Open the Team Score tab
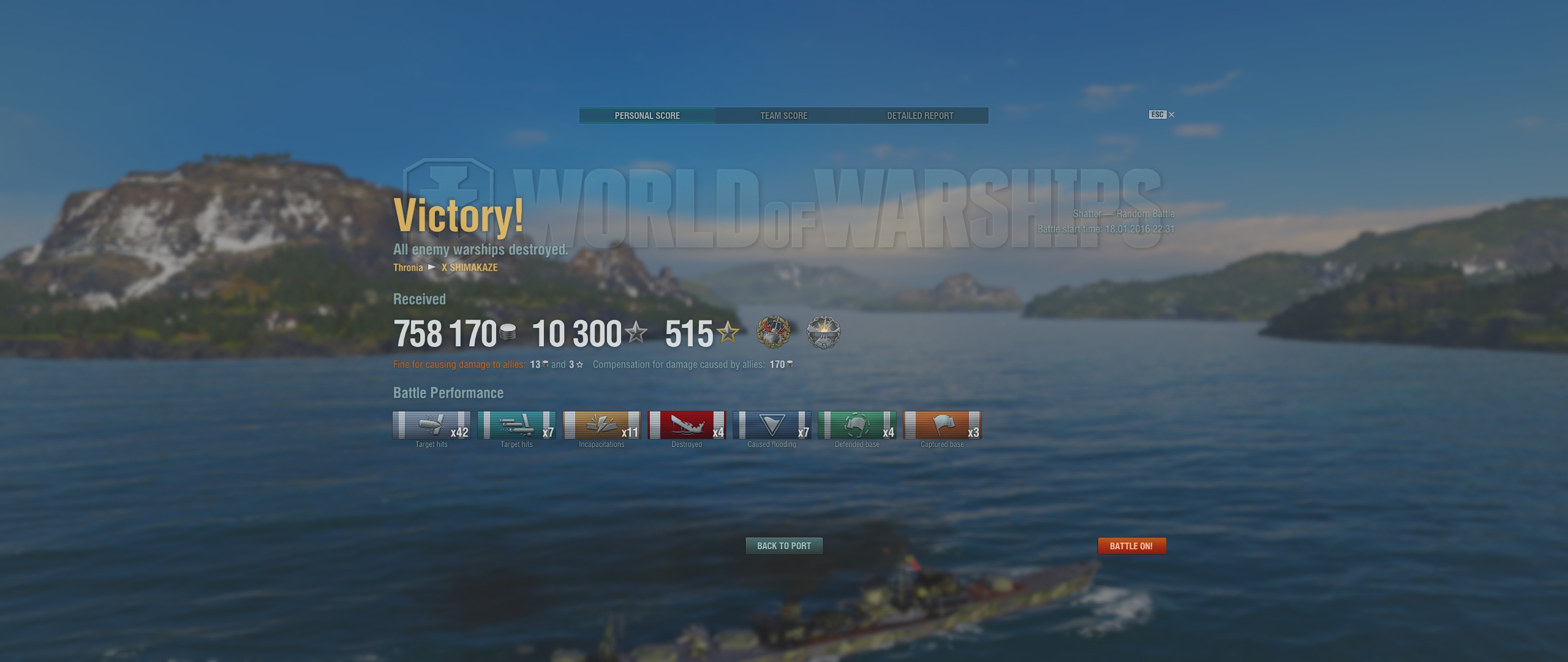 click(x=783, y=116)
